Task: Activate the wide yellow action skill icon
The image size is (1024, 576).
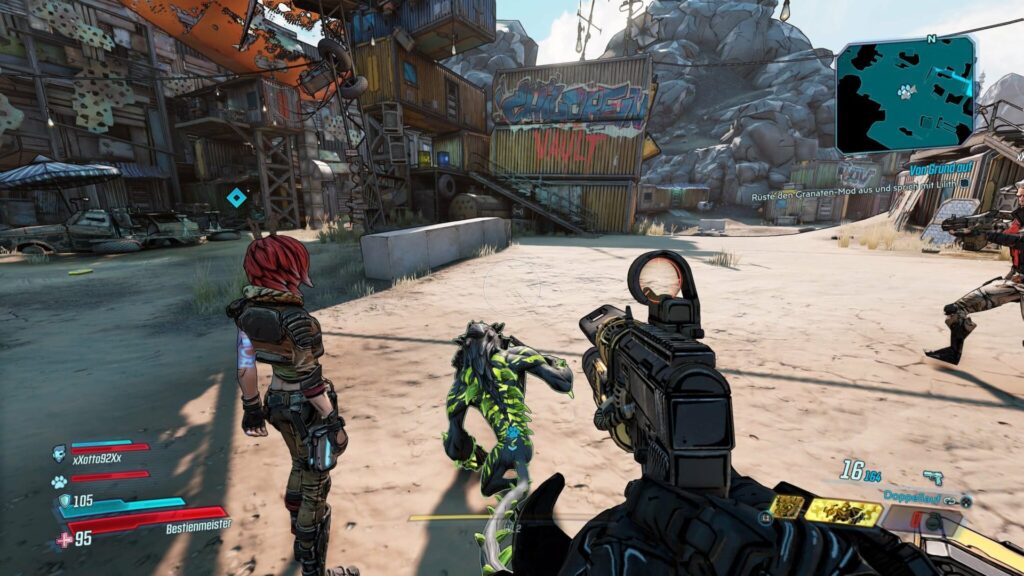Action: pyautogui.click(x=844, y=512)
